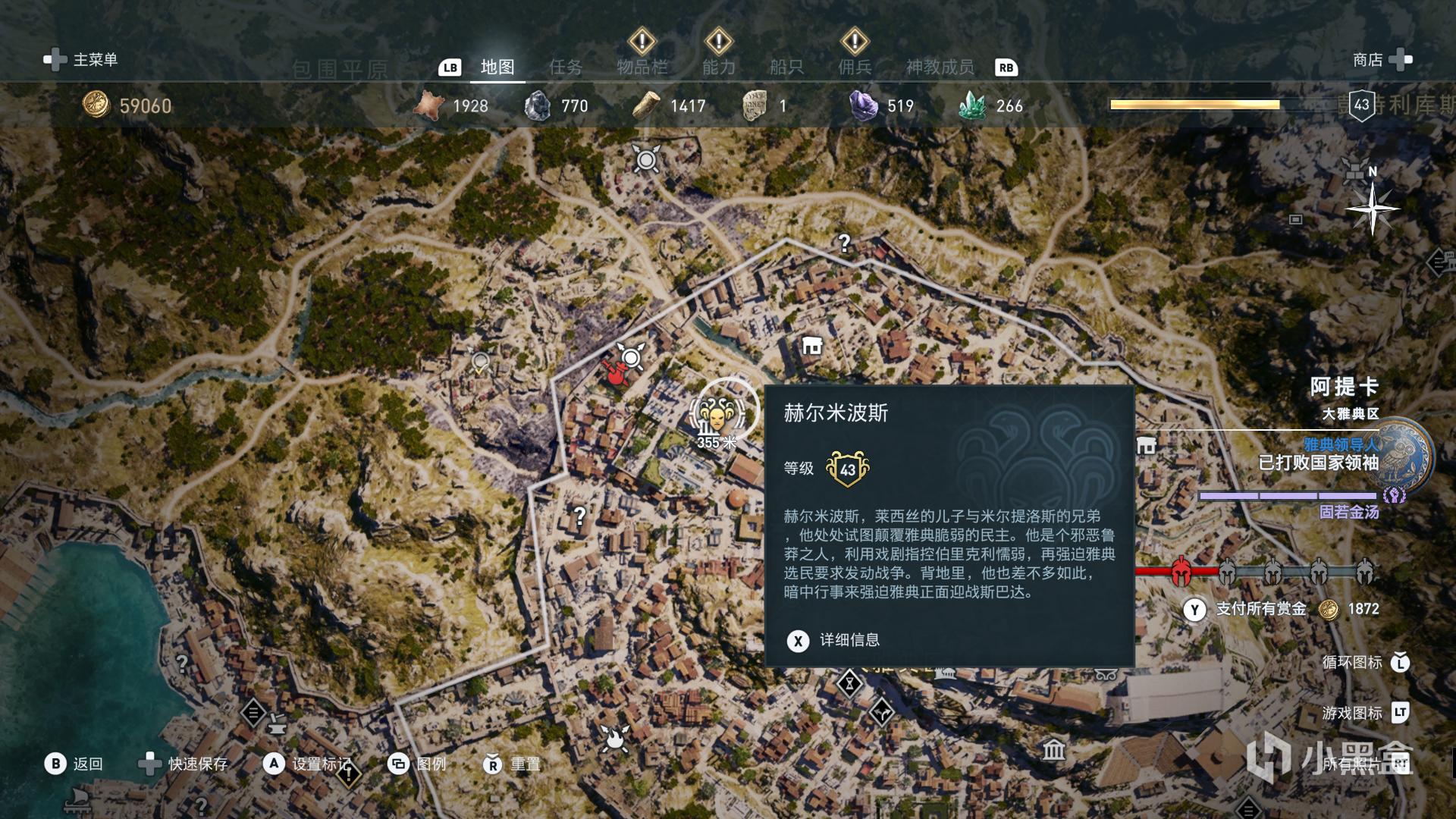Screen dimensions: 1456x819
Task: Select the red bounty mercenary helmet icon
Action: (1181, 572)
